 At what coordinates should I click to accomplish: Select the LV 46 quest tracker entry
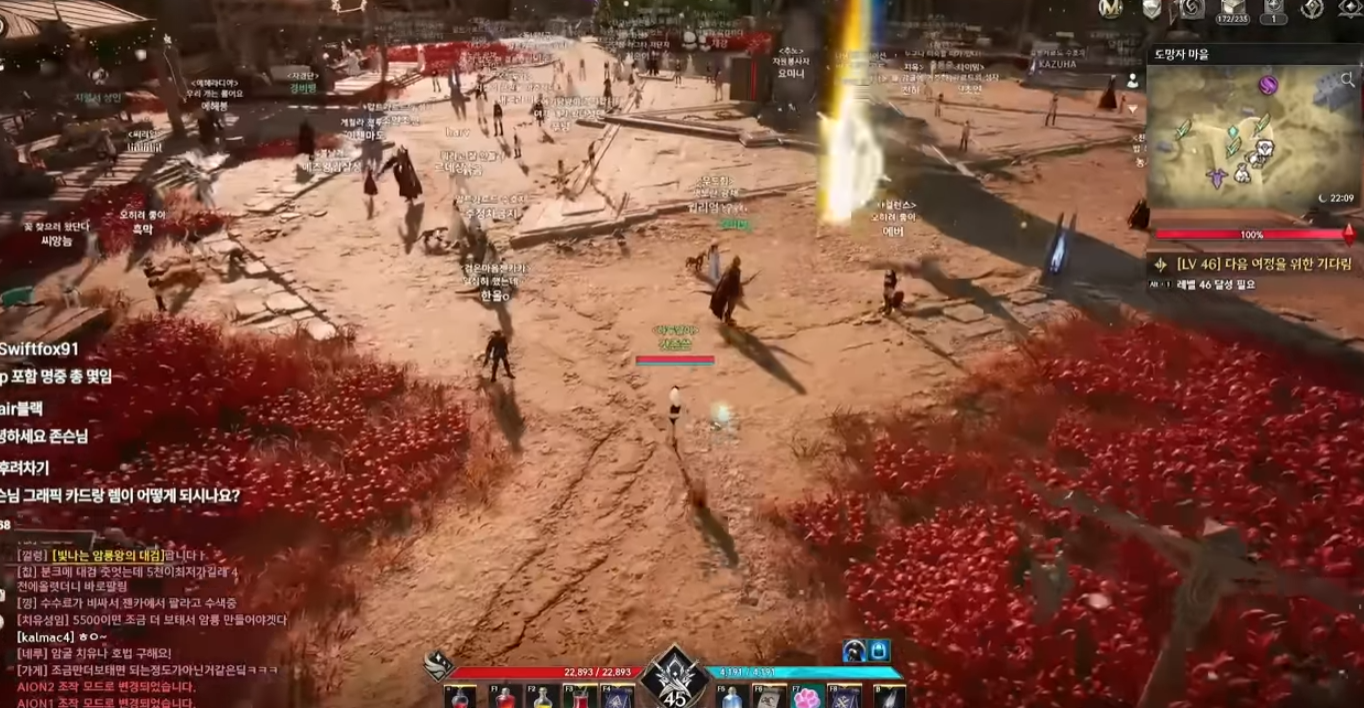point(1250,265)
